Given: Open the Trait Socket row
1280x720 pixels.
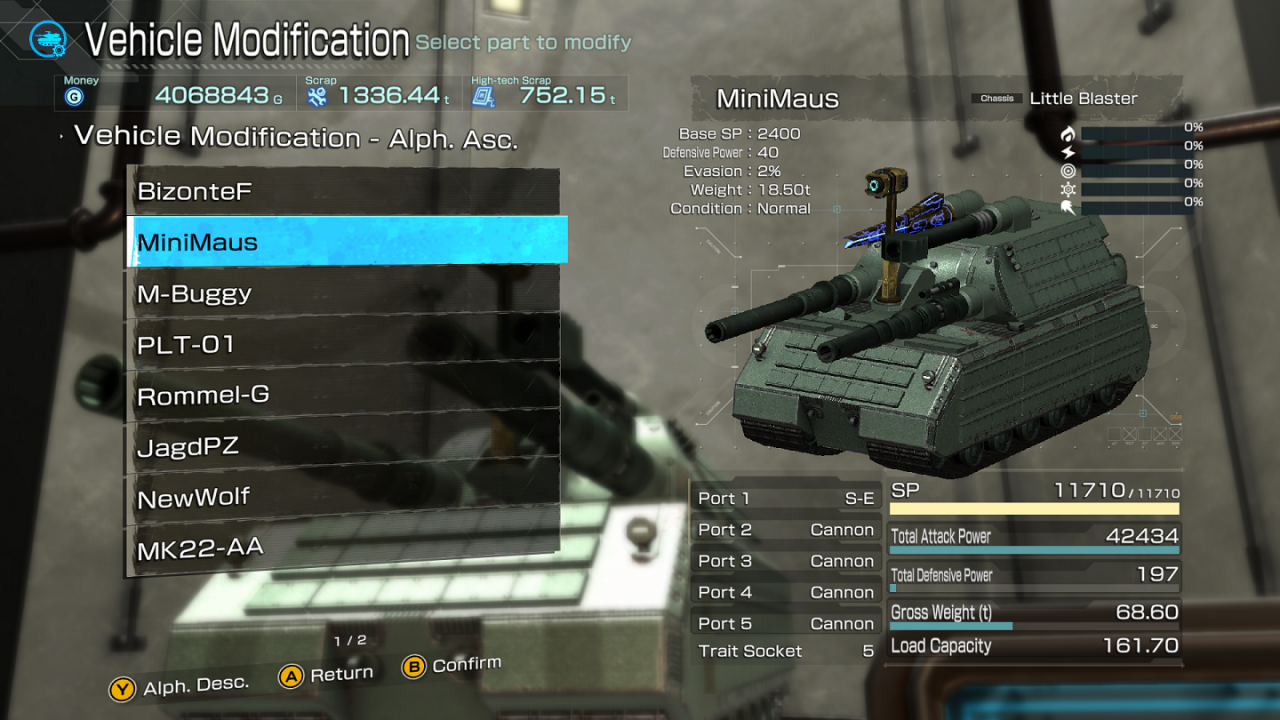Looking at the screenshot, I should 786,651.
